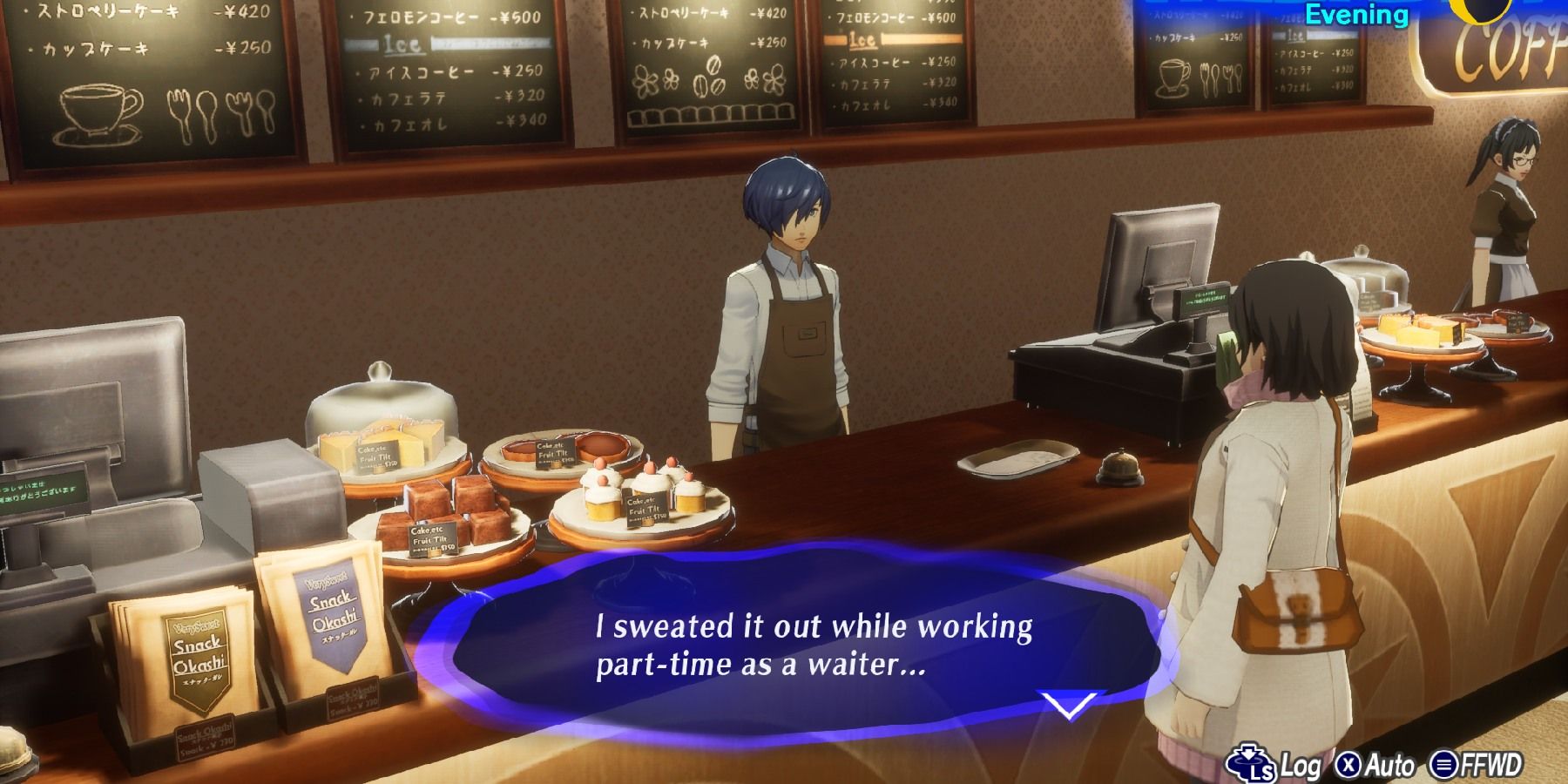1568x784 pixels.
Task: Click the dialogue continue arrow
Action: (x=1070, y=704)
